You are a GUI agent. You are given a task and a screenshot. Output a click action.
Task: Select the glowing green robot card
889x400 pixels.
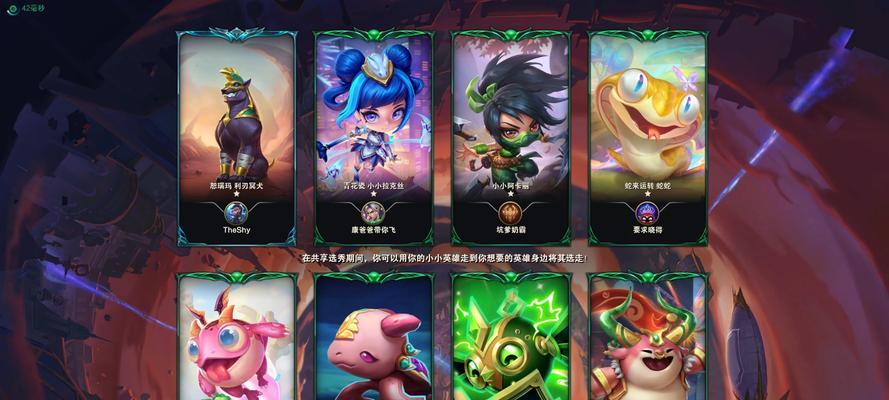pyautogui.click(x=511, y=340)
